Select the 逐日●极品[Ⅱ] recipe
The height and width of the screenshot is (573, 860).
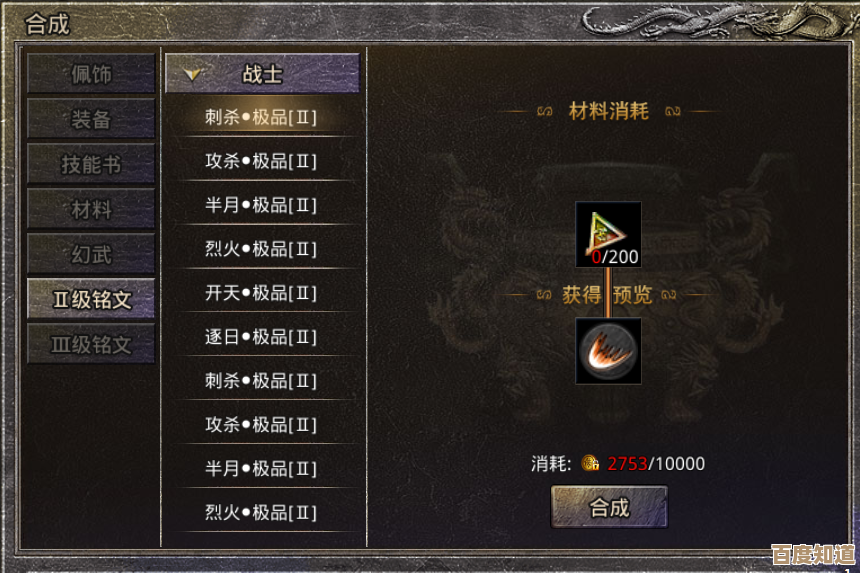[261, 337]
